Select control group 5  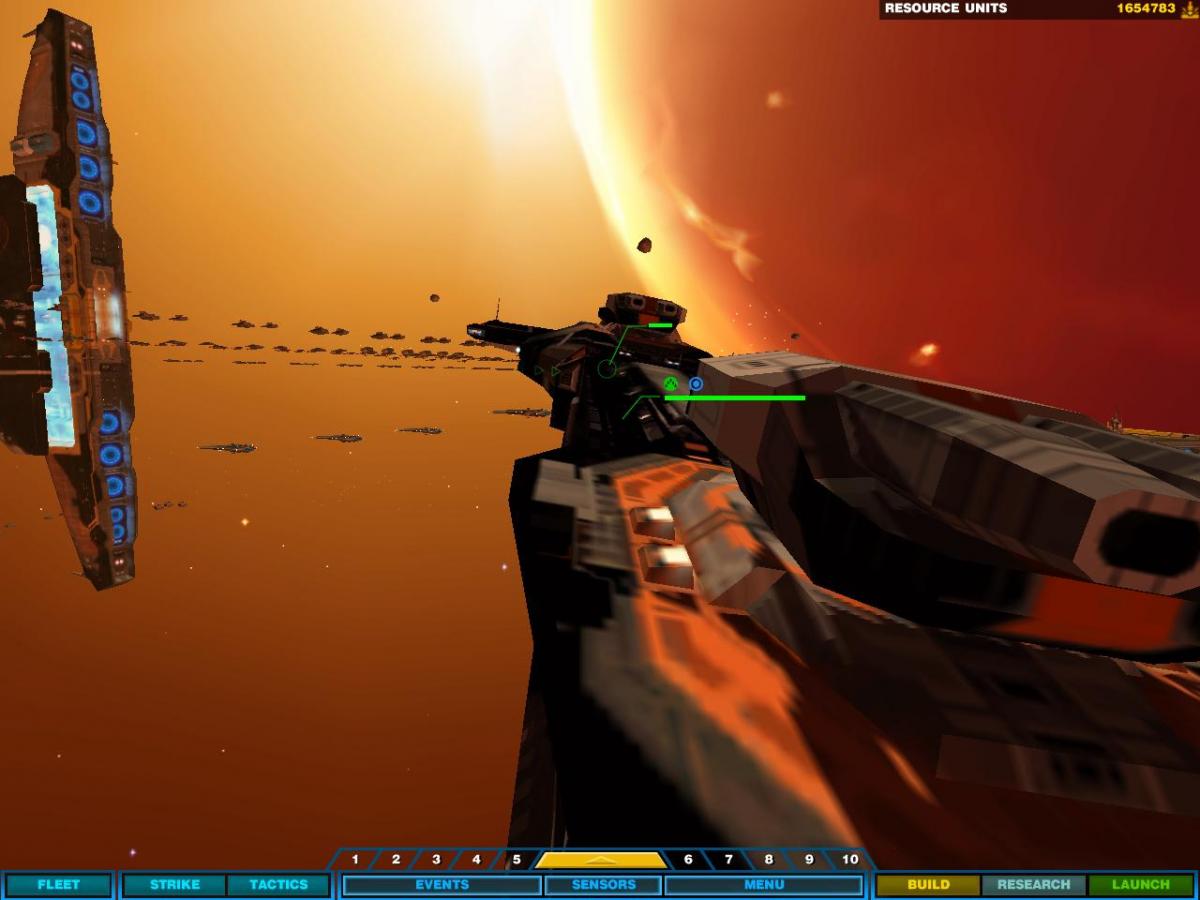516,860
